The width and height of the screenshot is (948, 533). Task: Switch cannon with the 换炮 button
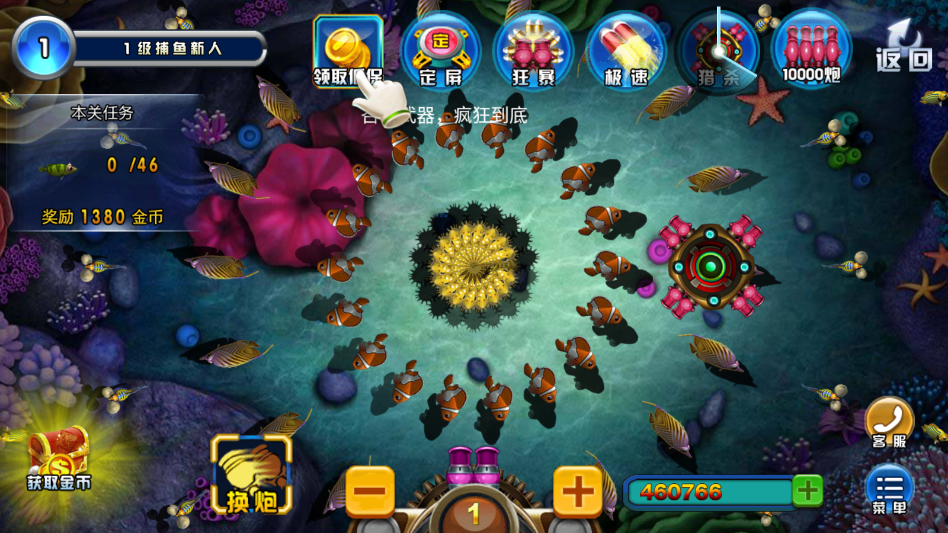coord(251,476)
